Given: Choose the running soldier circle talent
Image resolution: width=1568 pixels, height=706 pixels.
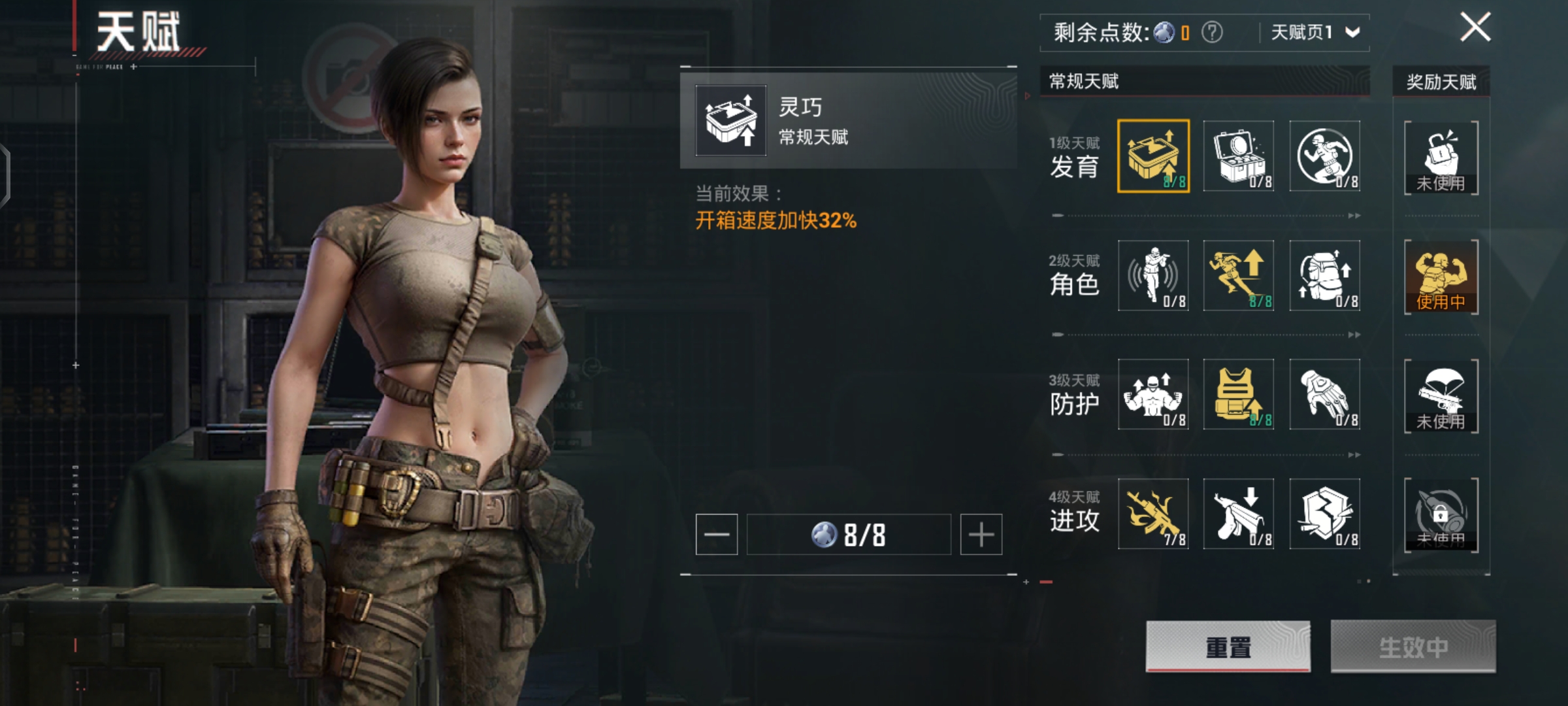Looking at the screenshot, I should (1324, 156).
